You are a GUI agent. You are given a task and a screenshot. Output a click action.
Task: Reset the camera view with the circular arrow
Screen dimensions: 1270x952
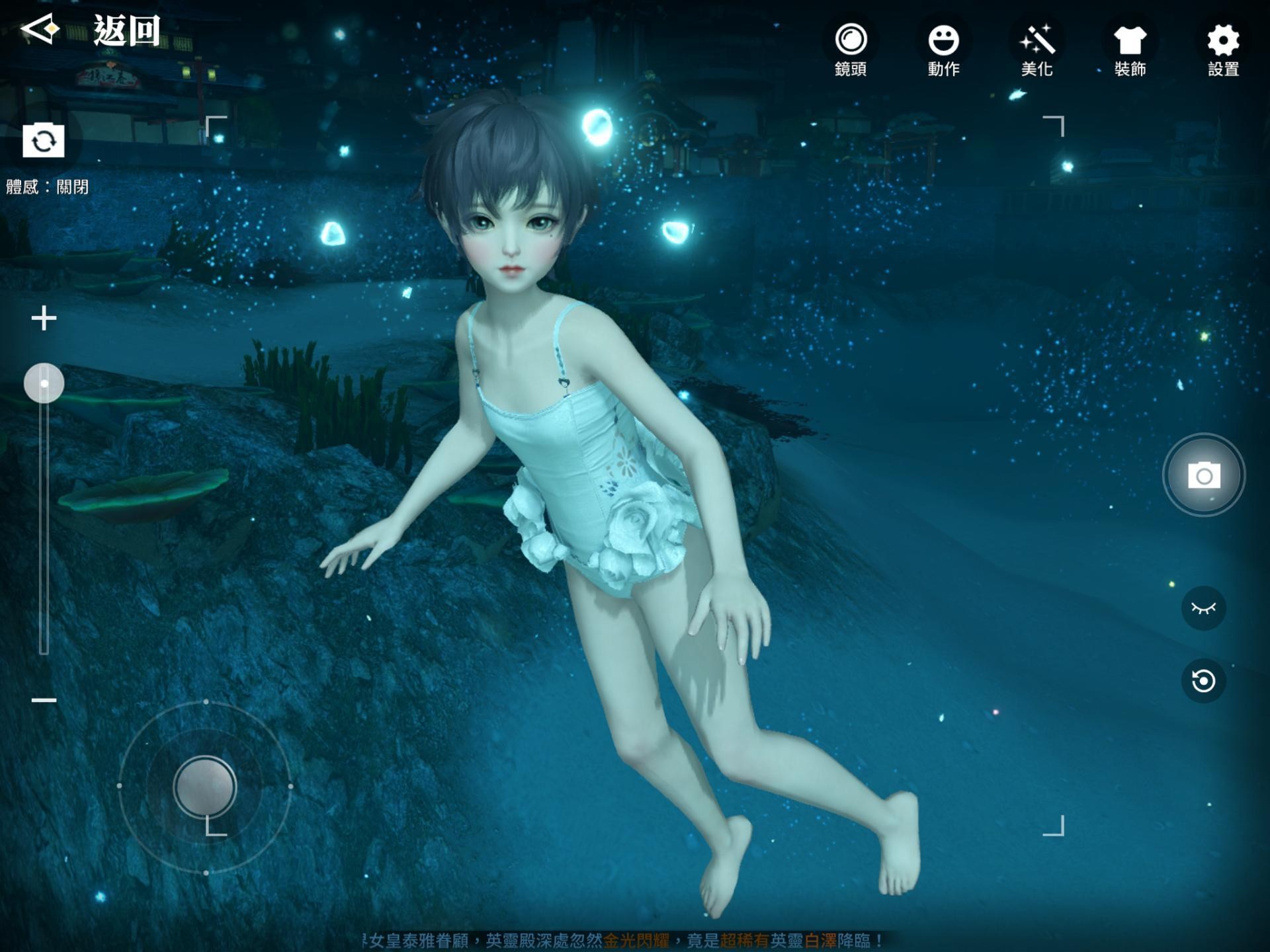[x=1204, y=680]
